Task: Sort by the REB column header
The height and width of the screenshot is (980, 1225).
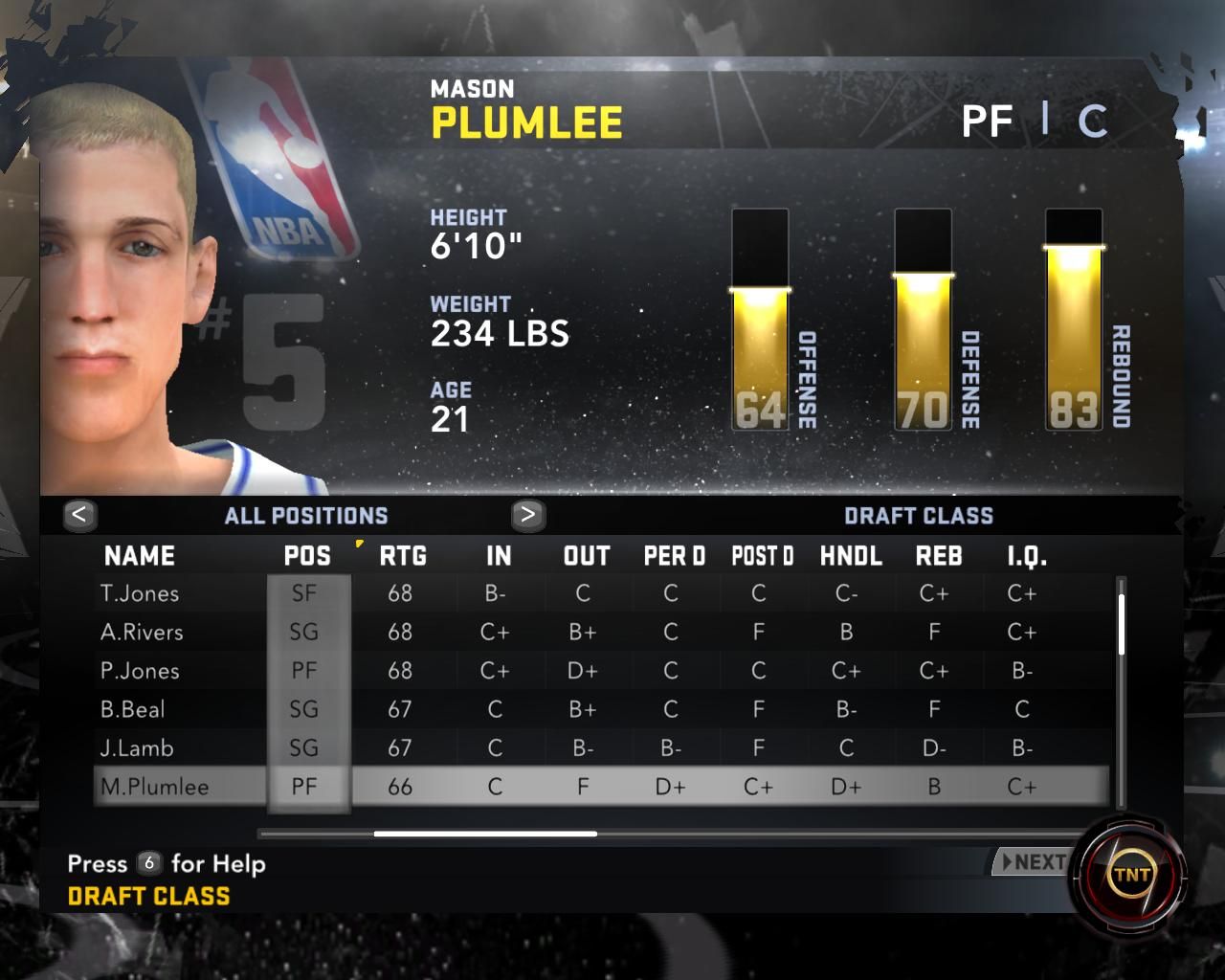Action: (939, 556)
